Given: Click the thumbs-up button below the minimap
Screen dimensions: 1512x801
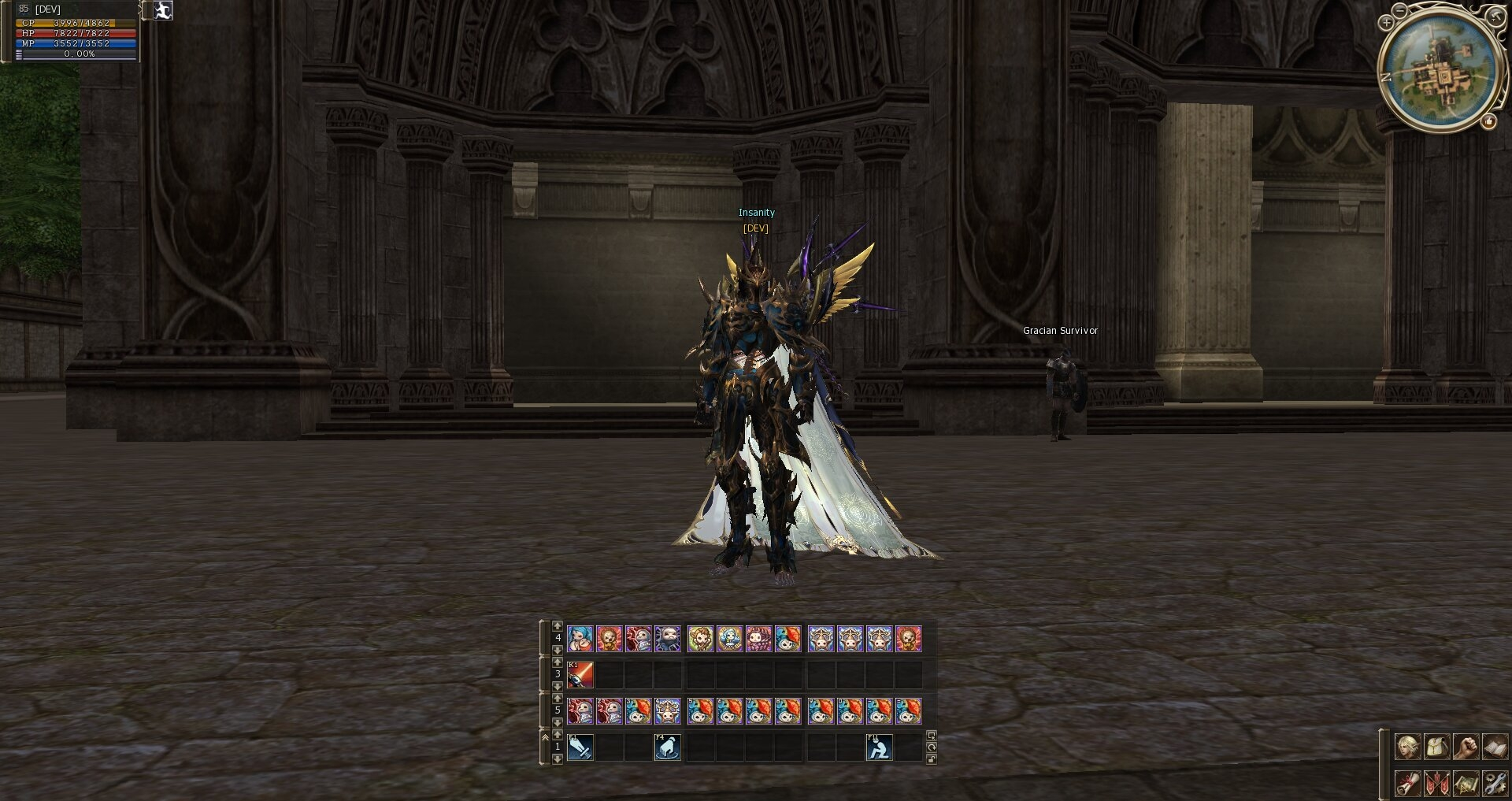Looking at the screenshot, I should 1488,121.
